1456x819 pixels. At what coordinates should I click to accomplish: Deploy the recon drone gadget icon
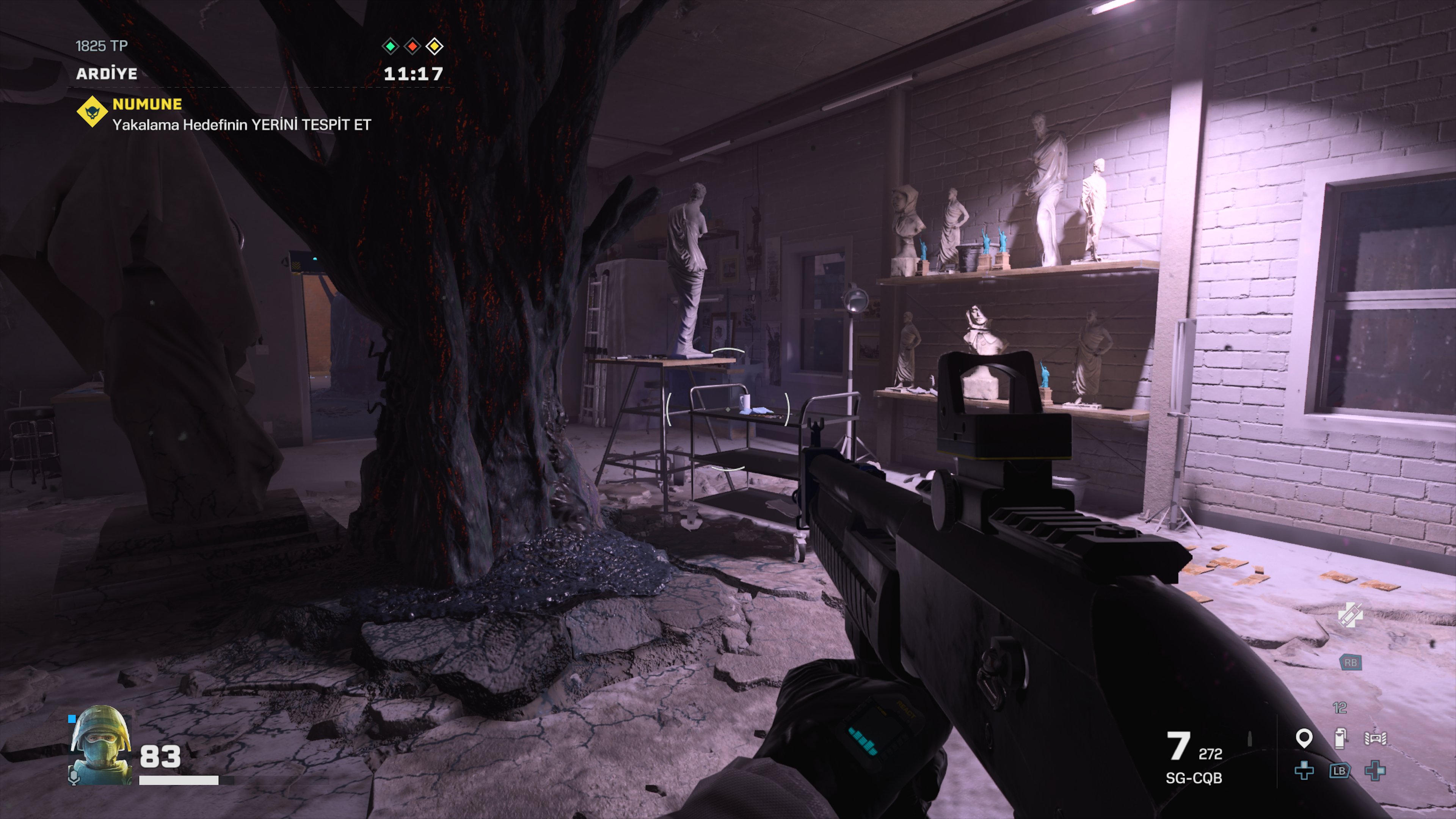(x=1374, y=738)
